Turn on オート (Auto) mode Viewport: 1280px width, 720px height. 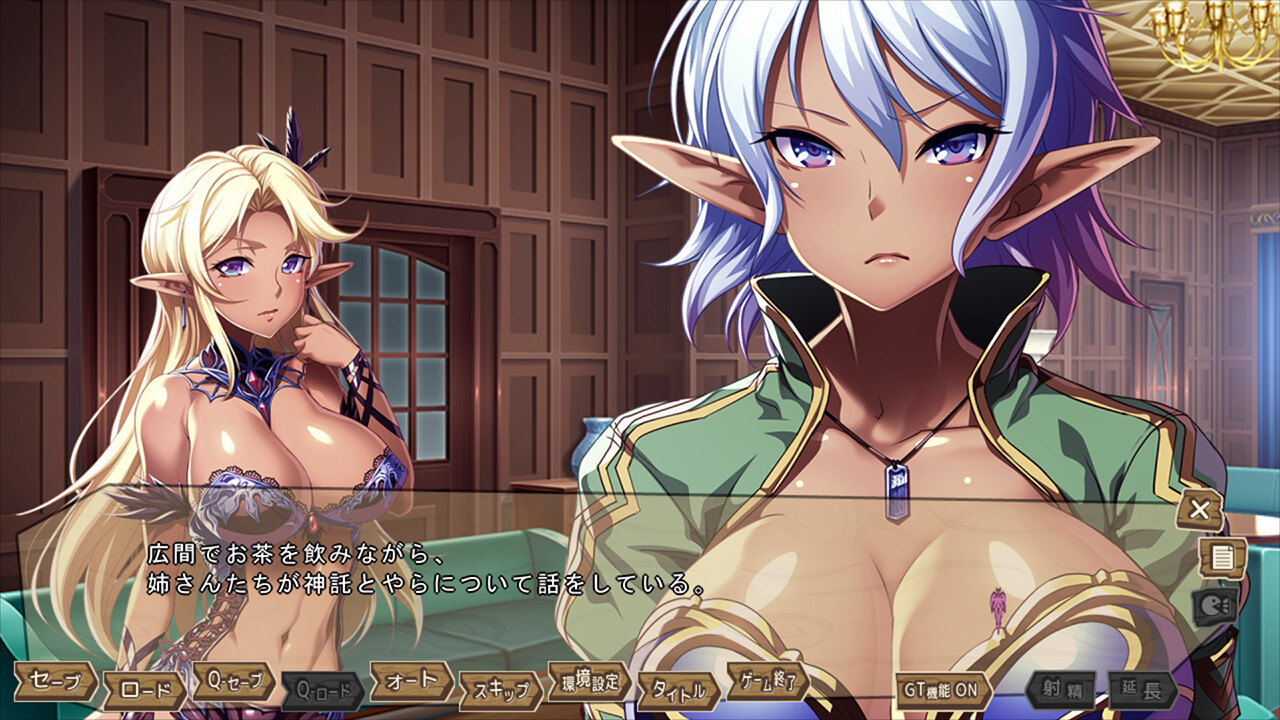(412, 680)
